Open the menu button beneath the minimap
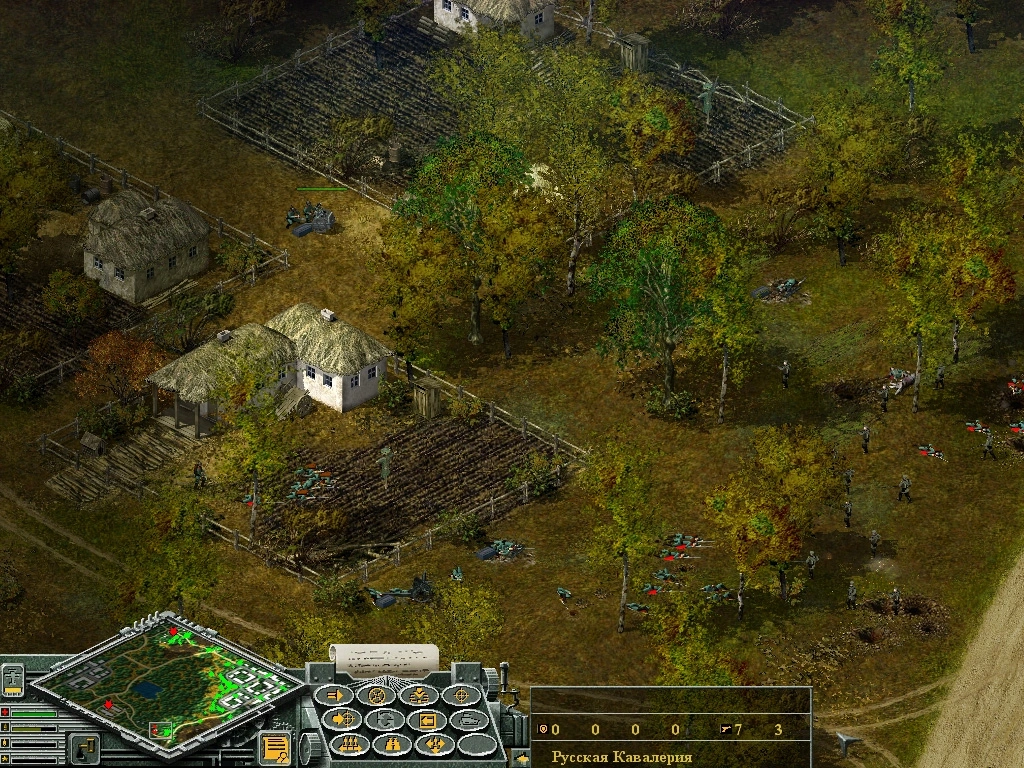This screenshot has width=1024, height=768. (83, 747)
